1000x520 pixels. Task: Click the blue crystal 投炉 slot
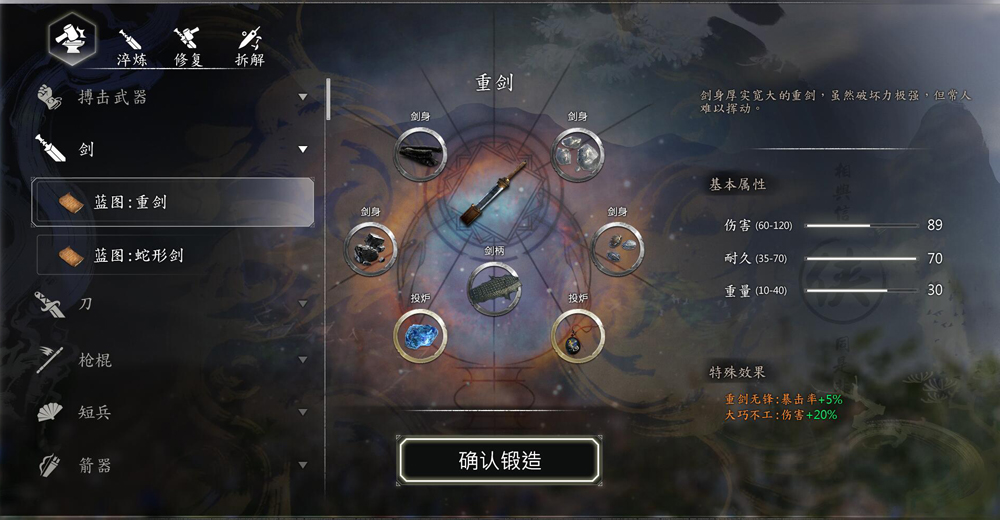[420, 337]
